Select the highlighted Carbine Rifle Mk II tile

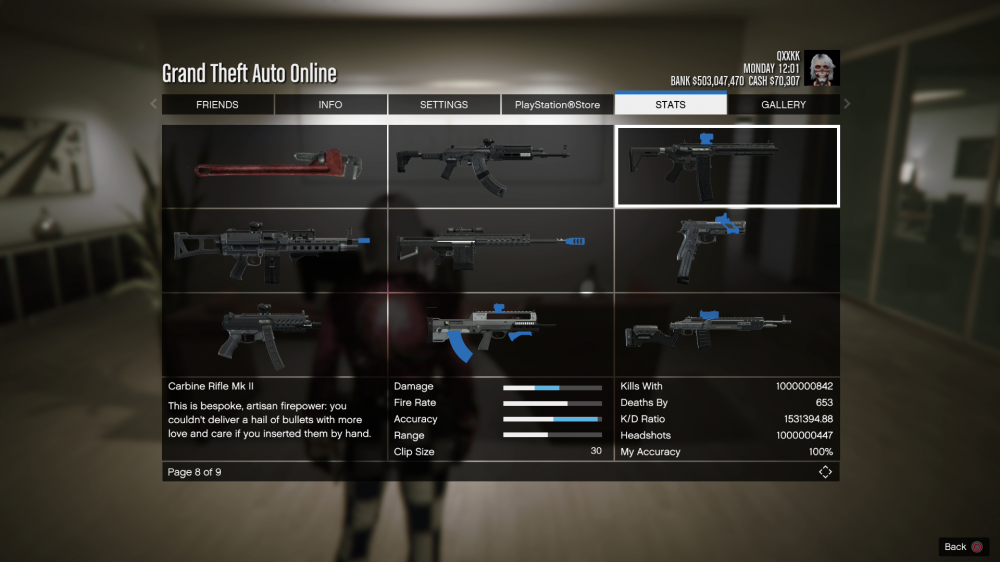tap(727, 166)
